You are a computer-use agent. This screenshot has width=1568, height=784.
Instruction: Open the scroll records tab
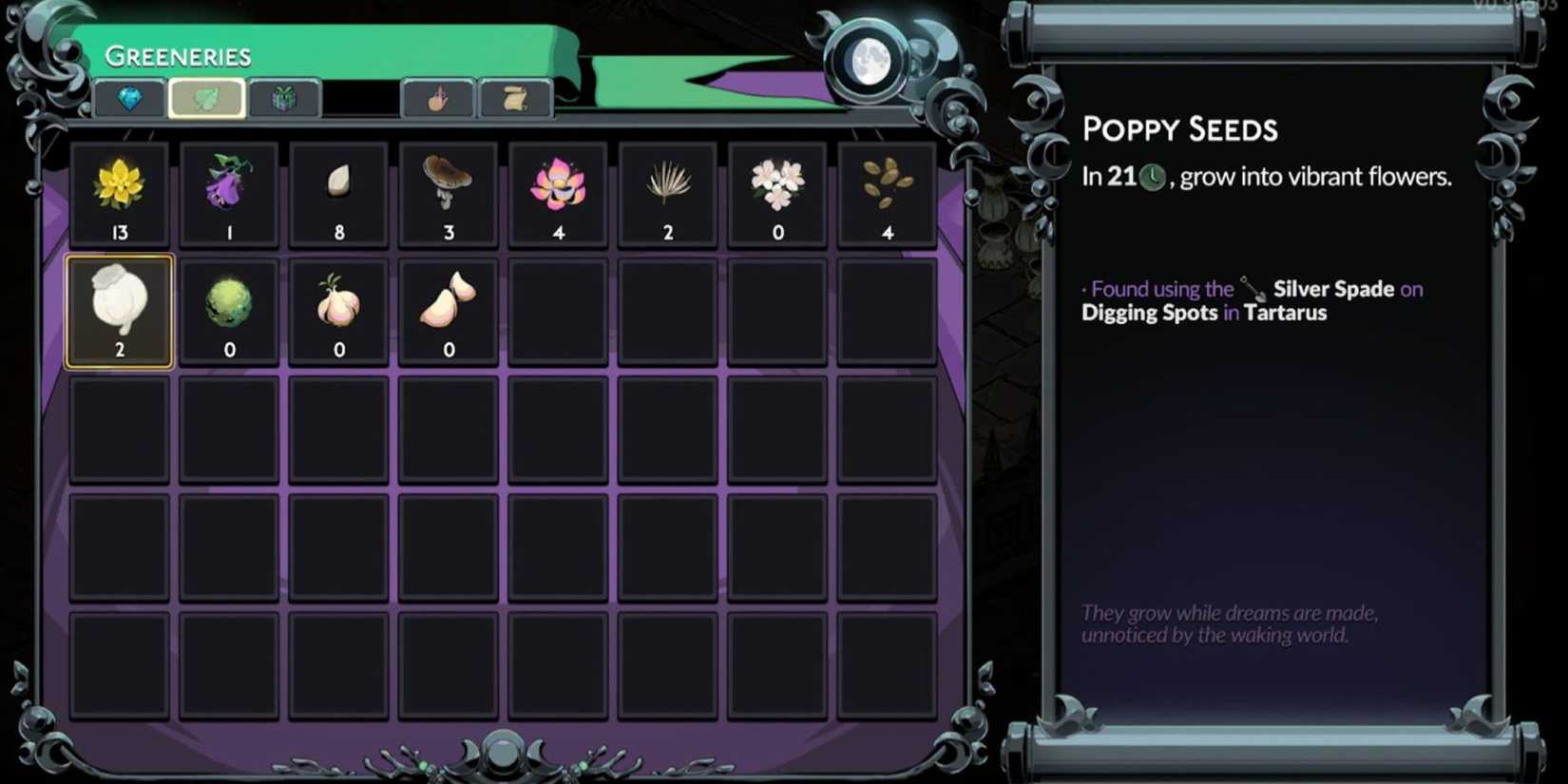coord(514,98)
